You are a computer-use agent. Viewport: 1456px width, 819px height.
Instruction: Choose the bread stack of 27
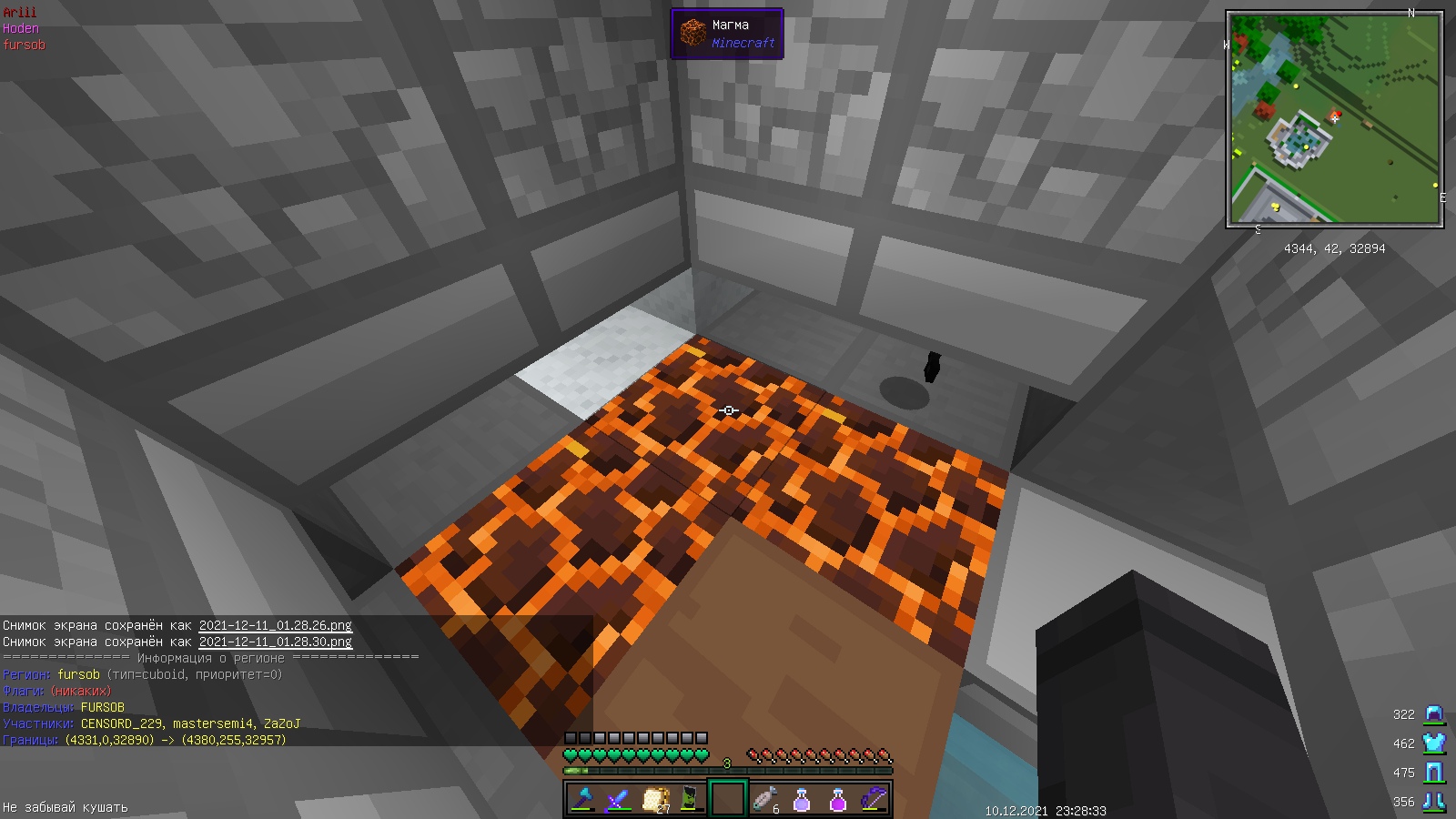coord(655,799)
